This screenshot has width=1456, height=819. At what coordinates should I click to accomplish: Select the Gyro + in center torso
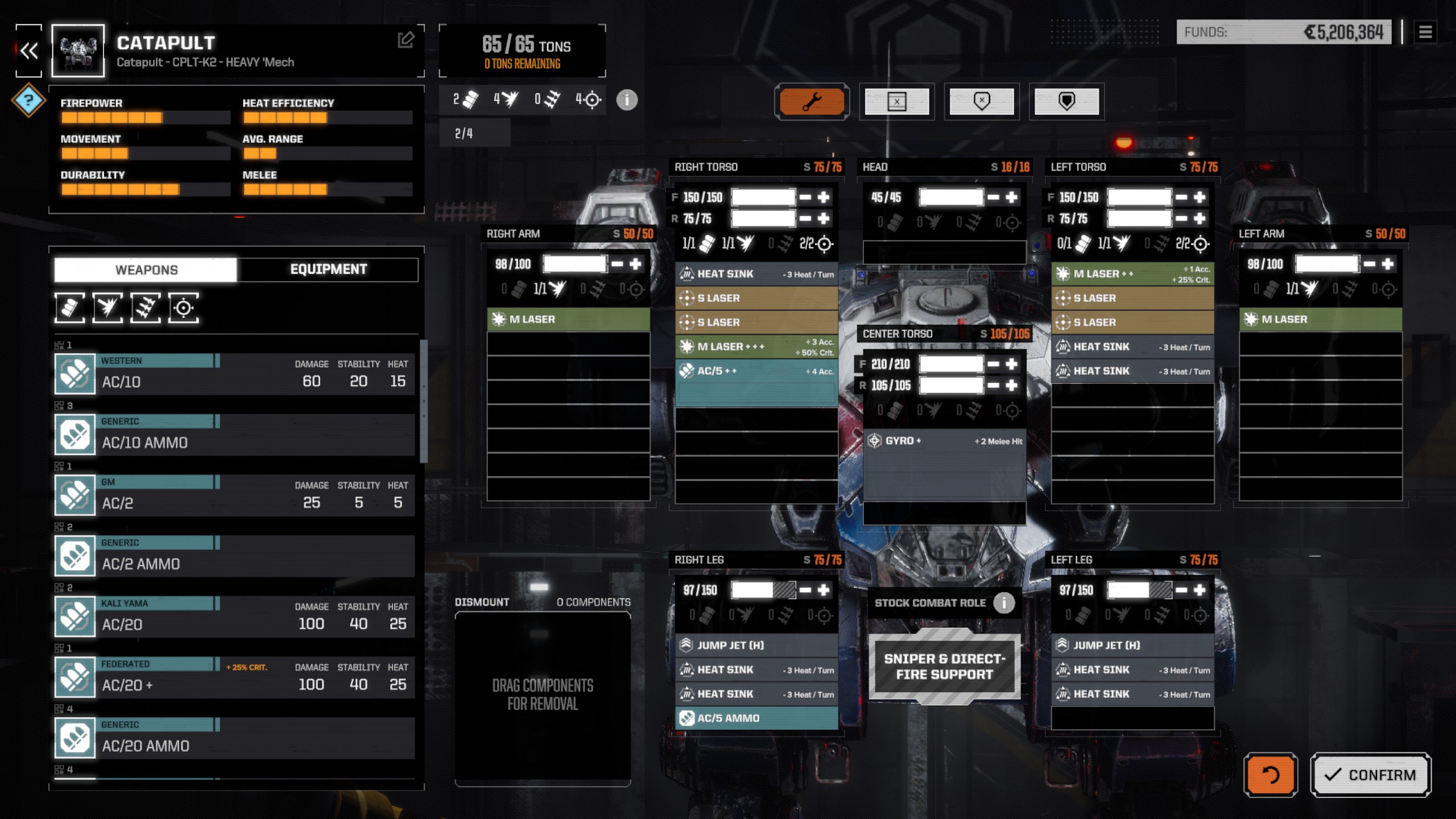click(x=944, y=441)
